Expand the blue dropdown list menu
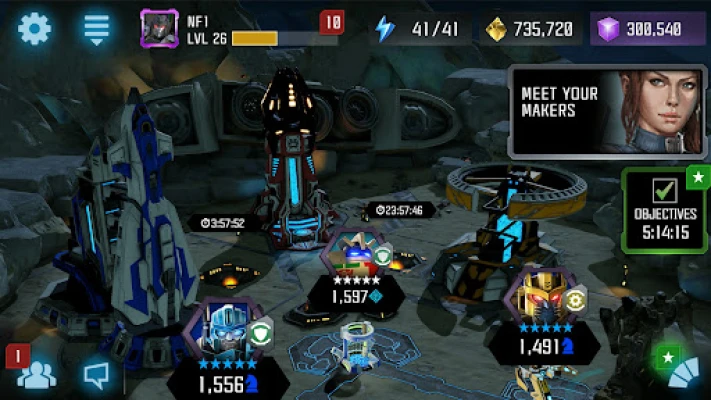 pos(97,28)
